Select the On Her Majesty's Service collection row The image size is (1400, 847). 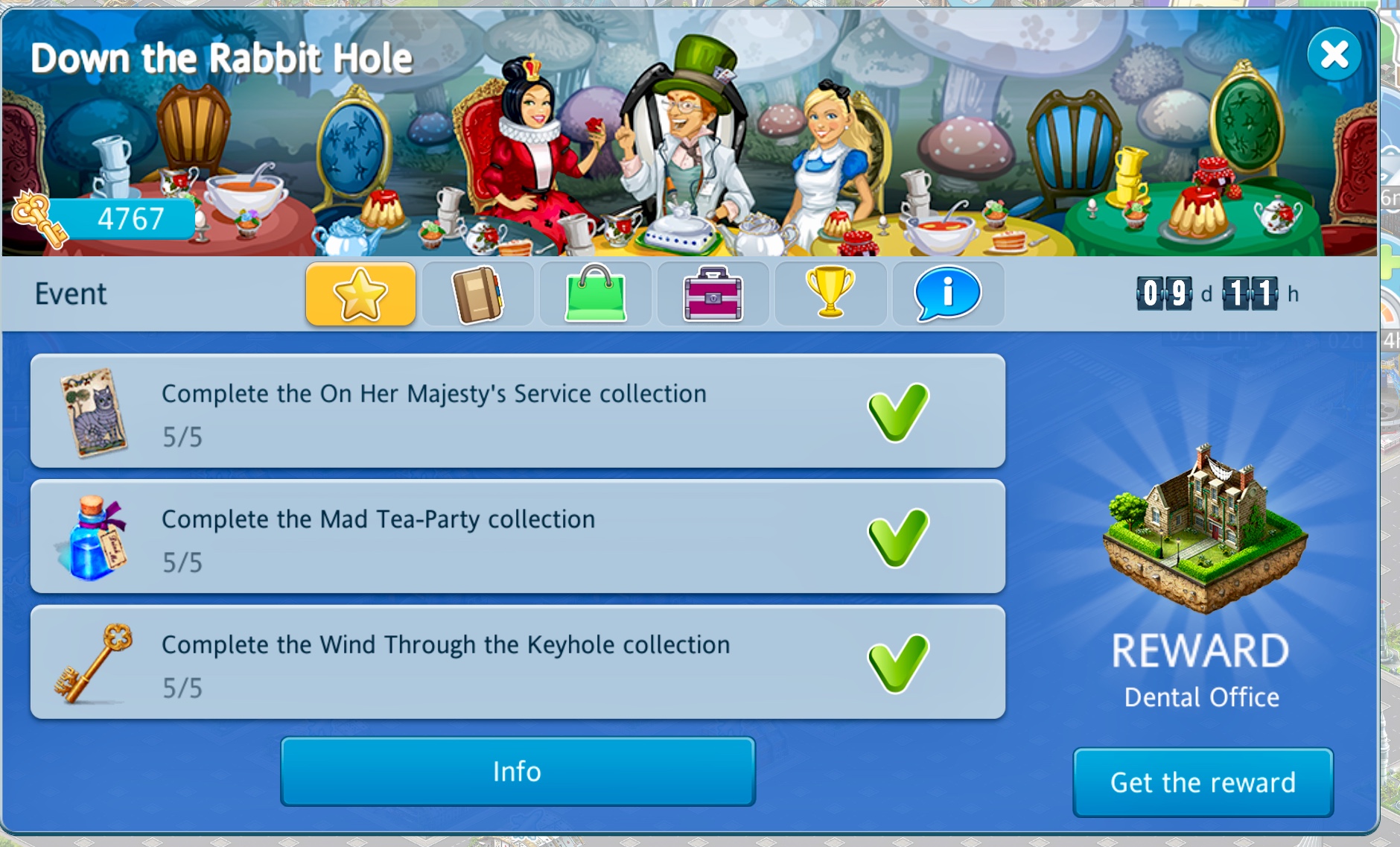coord(518,412)
